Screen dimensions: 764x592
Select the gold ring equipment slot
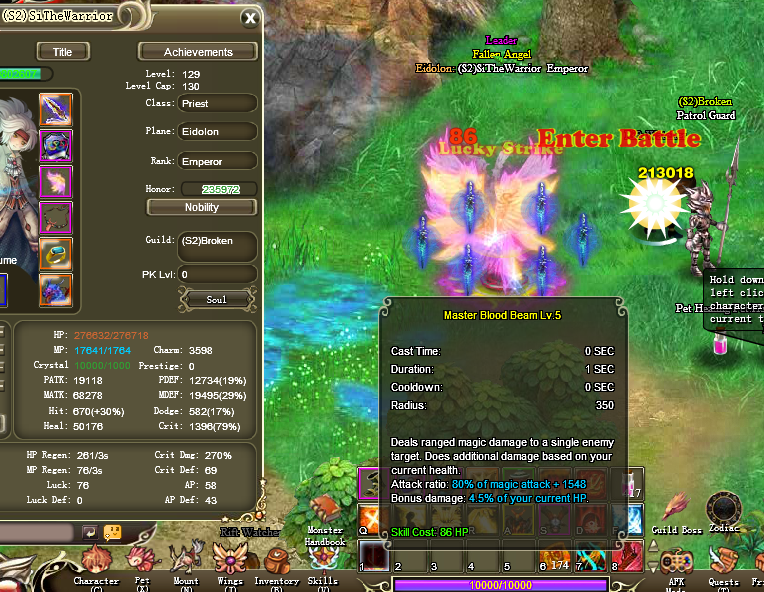tap(56, 253)
